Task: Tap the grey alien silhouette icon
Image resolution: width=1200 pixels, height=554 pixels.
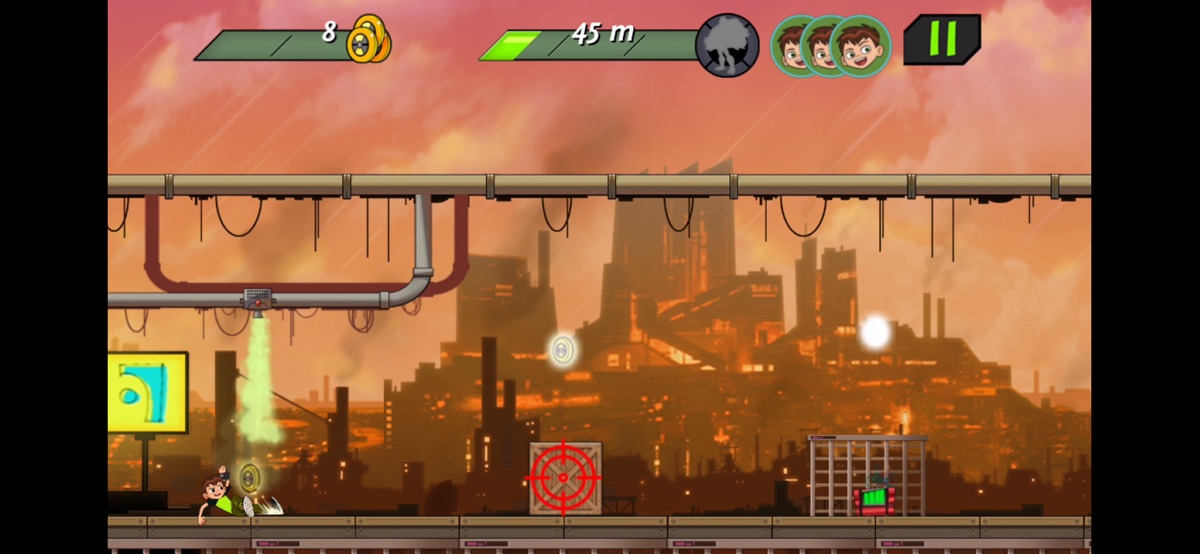Action: 727,45
